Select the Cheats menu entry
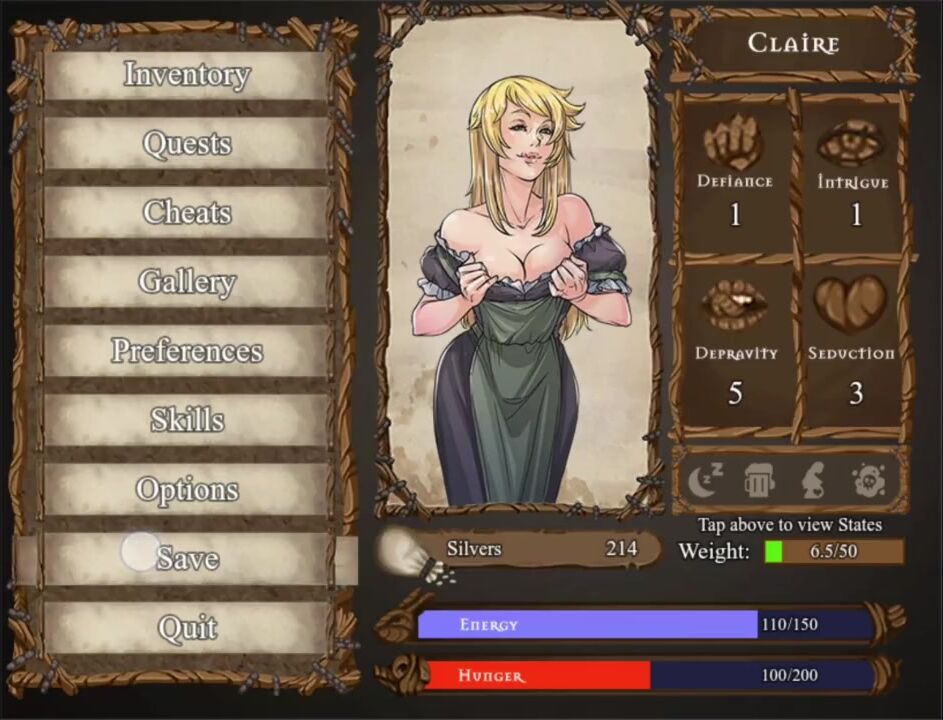This screenshot has width=943, height=720. point(186,213)
